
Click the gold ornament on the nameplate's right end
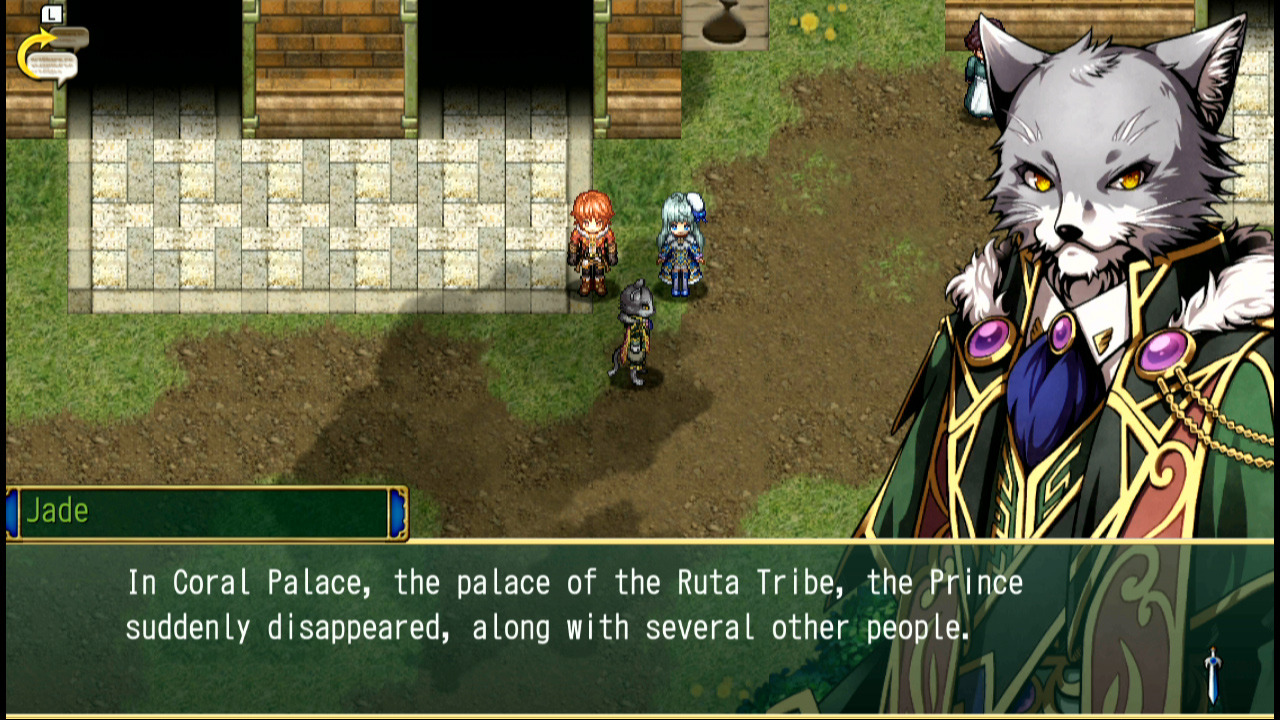(397, 512)
